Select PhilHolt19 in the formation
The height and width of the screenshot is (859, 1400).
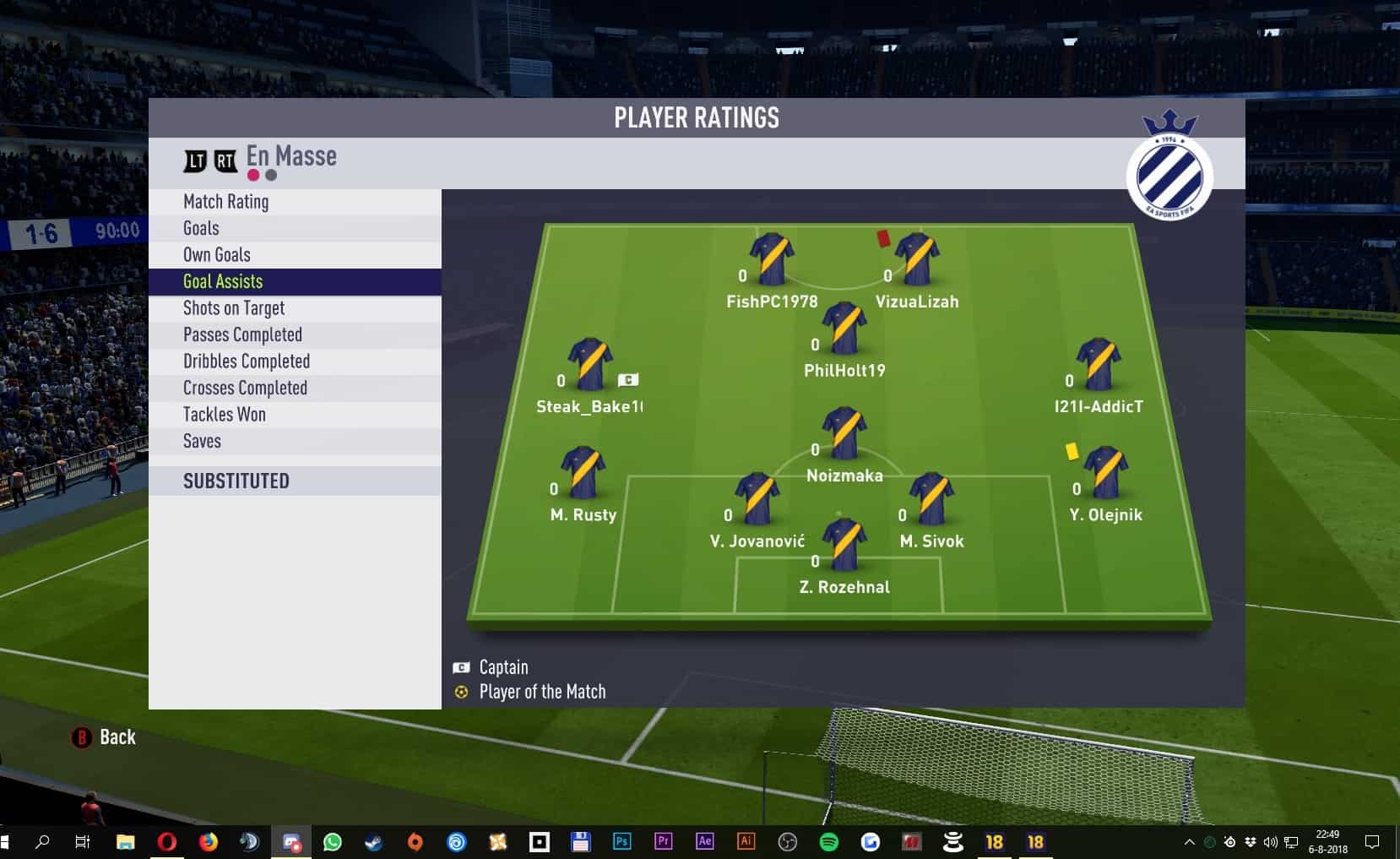click(844, 329)
